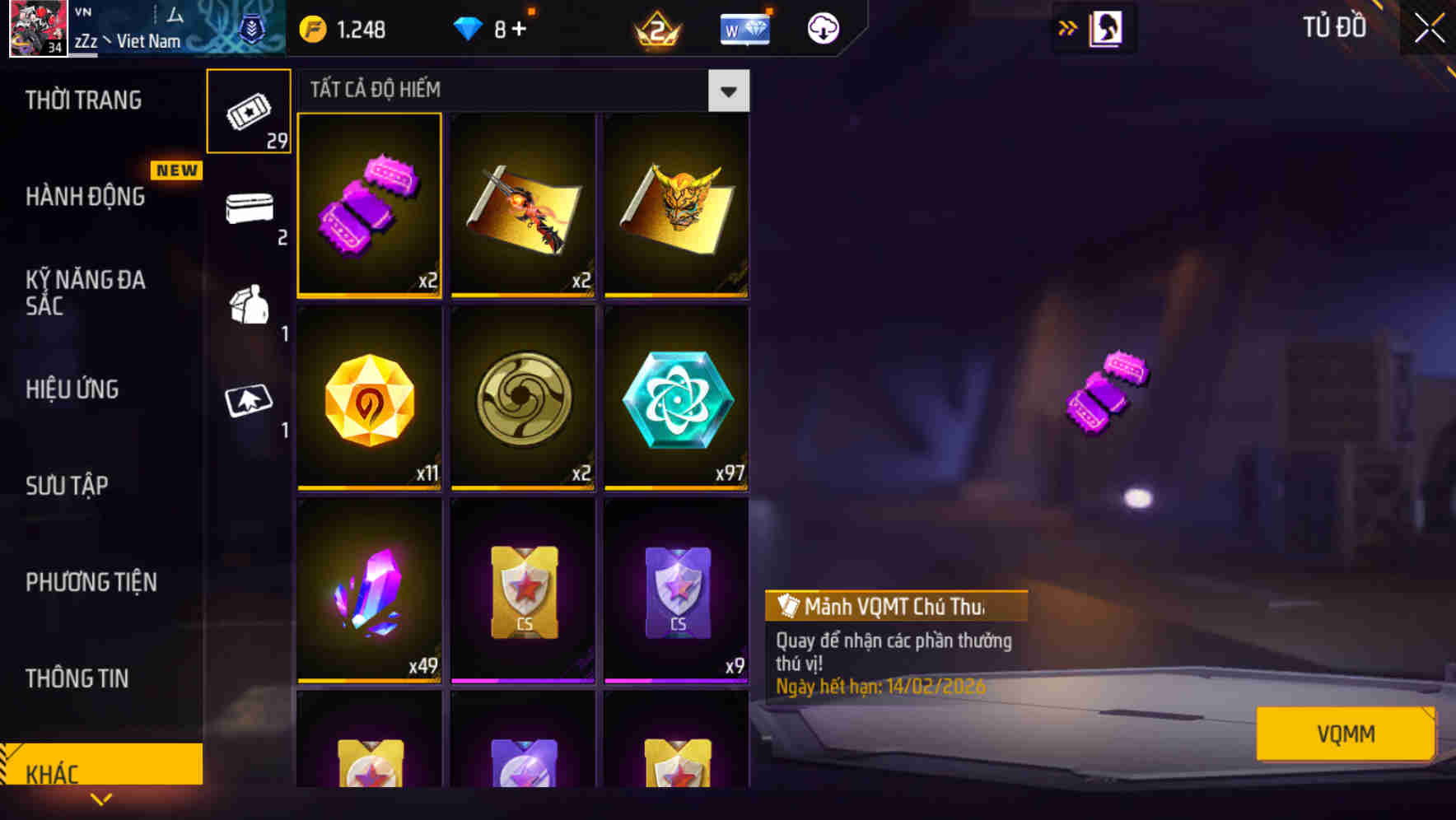Open the TẤT CẢ ĐỘ HIẾM rarity dropdown
Screen dimensions: 1456x820
pyautogui.click(x=728, y=91)
